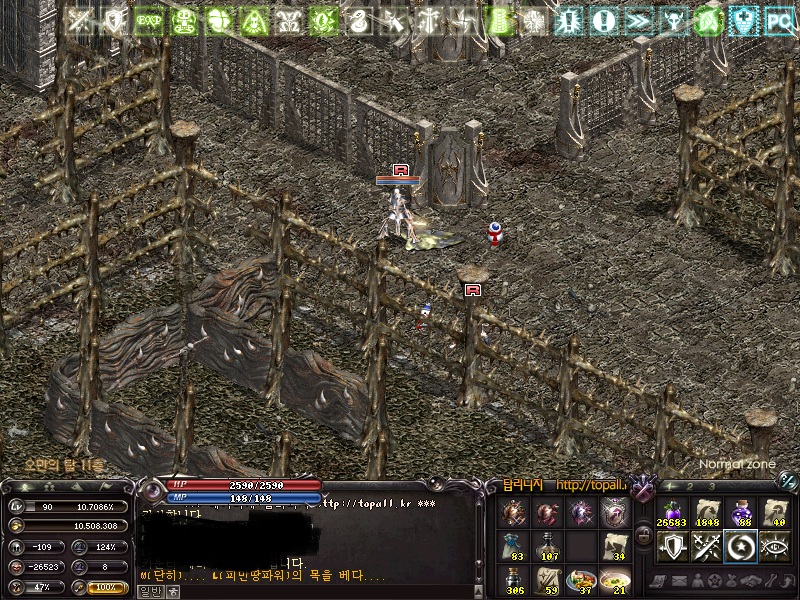This screenshot has width=800, height=600.
Task: Use the purple potion stack of 88
Action: point(742,514)
